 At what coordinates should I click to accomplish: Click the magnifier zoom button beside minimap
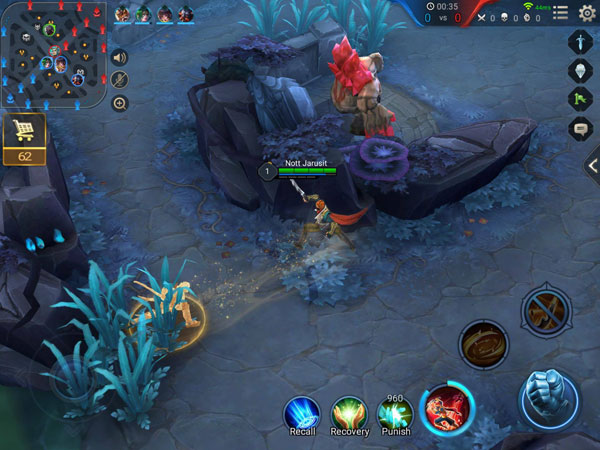pyautogui.click(x=120, y=103)
